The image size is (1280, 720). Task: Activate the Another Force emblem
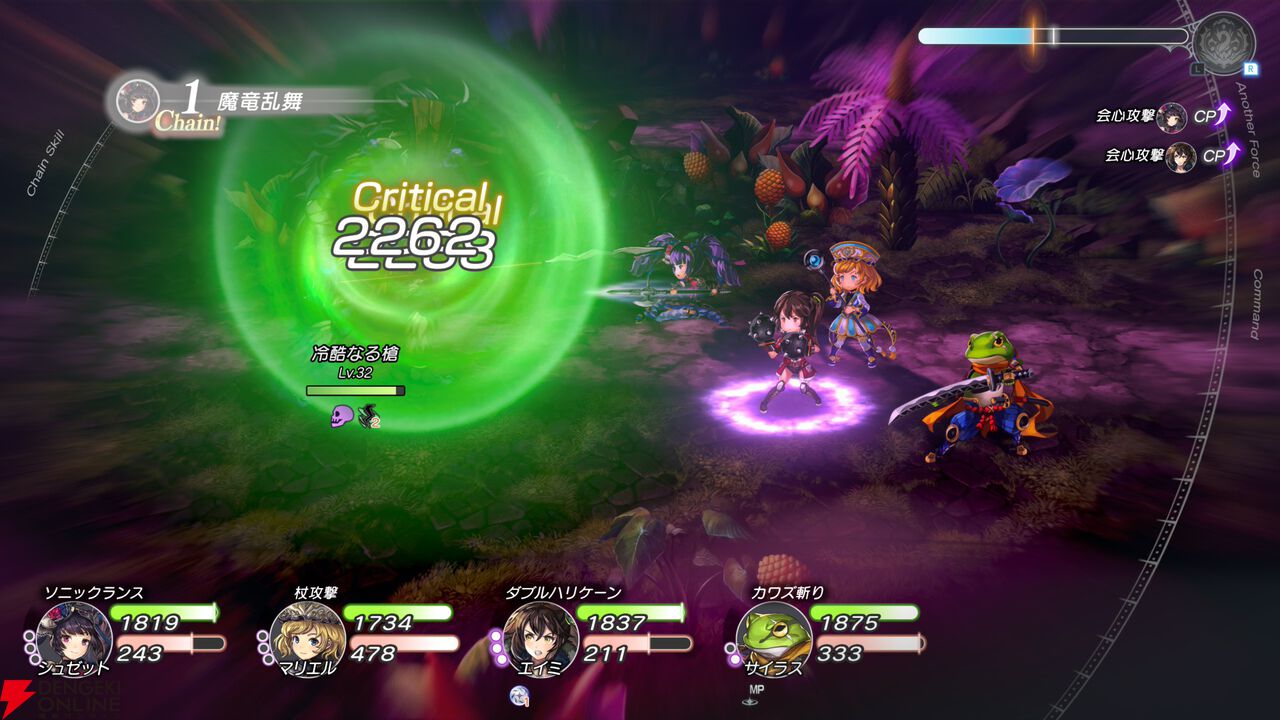1223,43
